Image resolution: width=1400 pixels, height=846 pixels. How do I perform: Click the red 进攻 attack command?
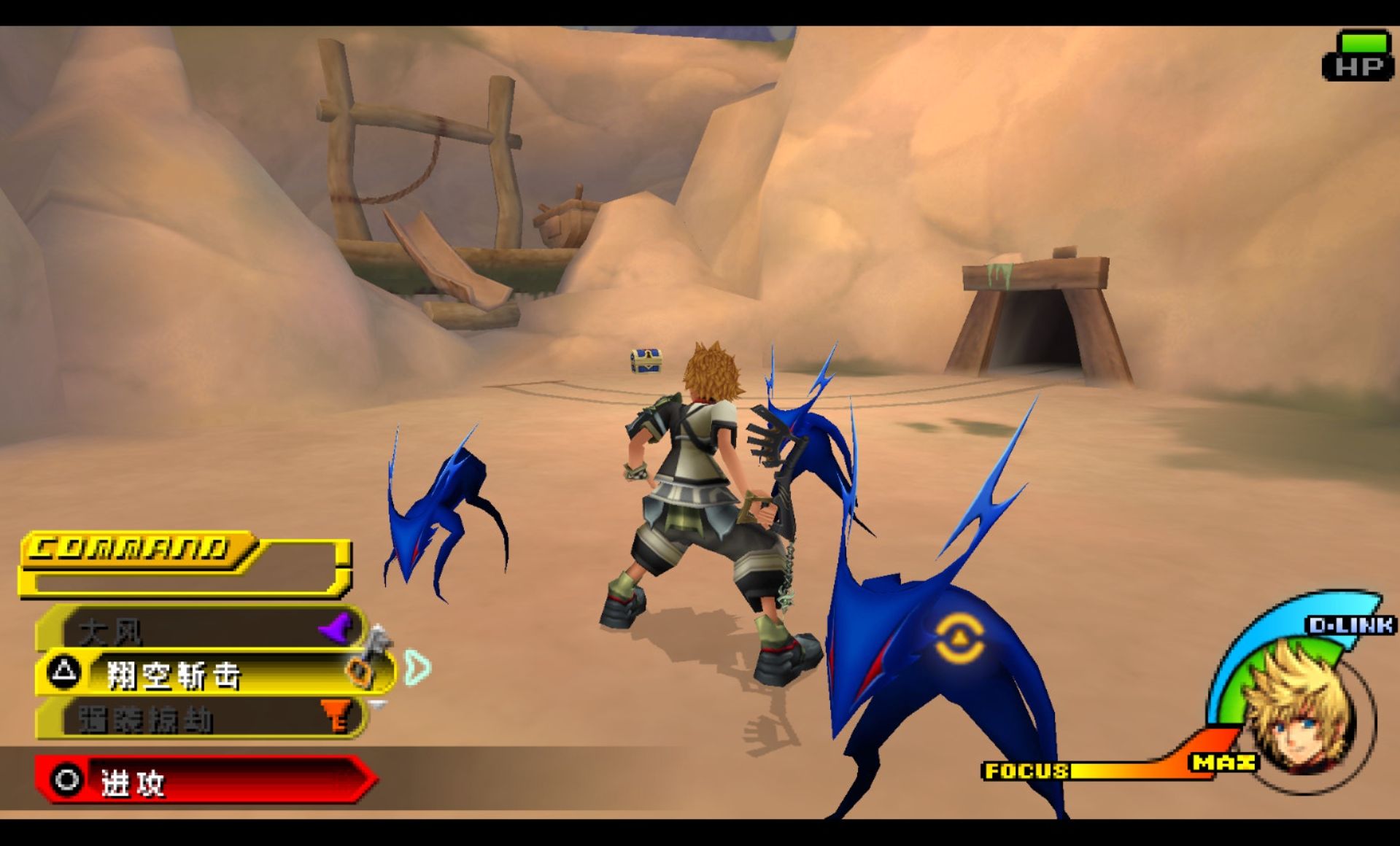click(x=204, y=781)
